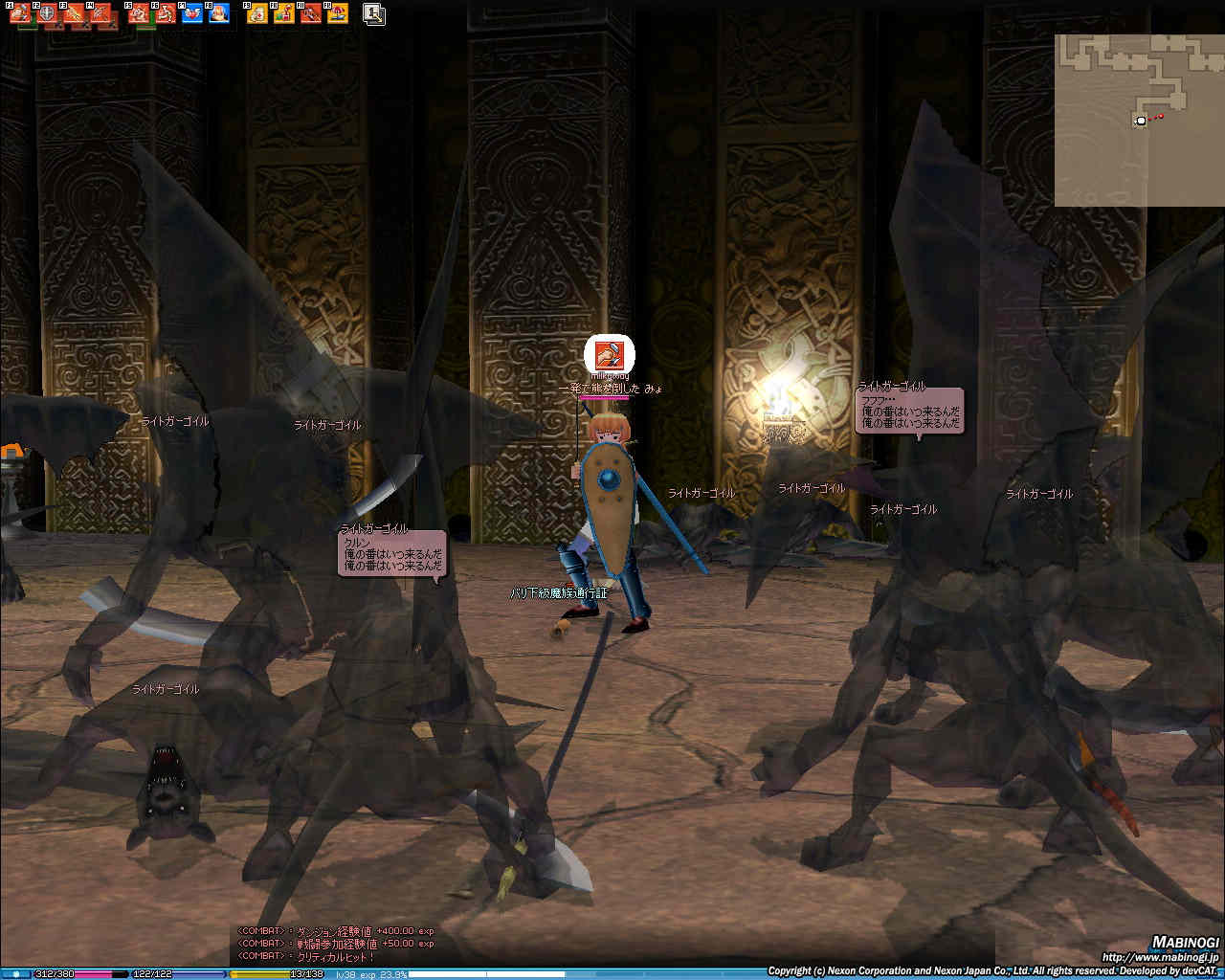Use the F9 first aid icon

pyautogui.click(x=258, y=14)
